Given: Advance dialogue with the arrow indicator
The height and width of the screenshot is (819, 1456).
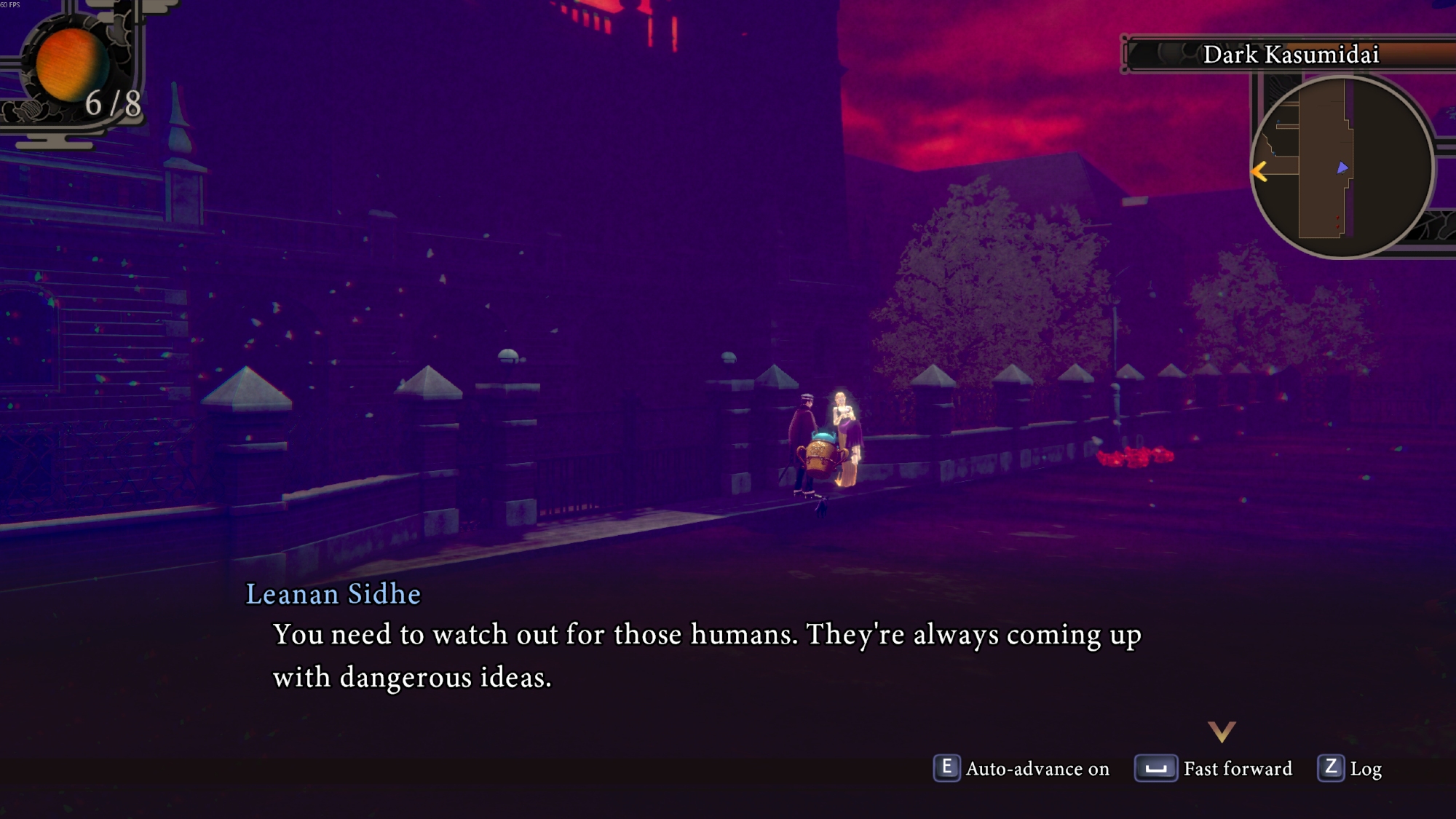Looking at the screenshot, I should pyautogui.click(x=1222, y=731).
